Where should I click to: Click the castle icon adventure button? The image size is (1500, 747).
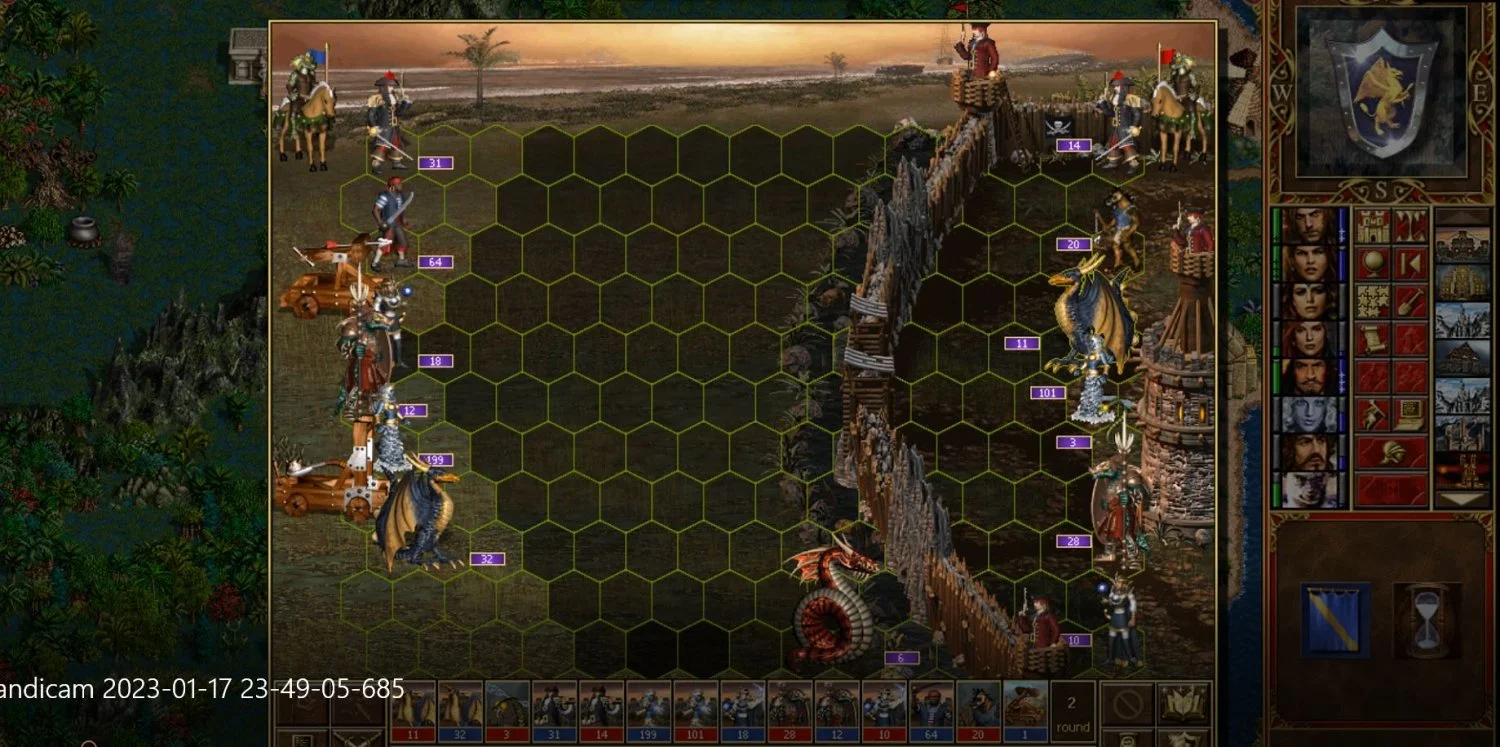point(1372,226)
